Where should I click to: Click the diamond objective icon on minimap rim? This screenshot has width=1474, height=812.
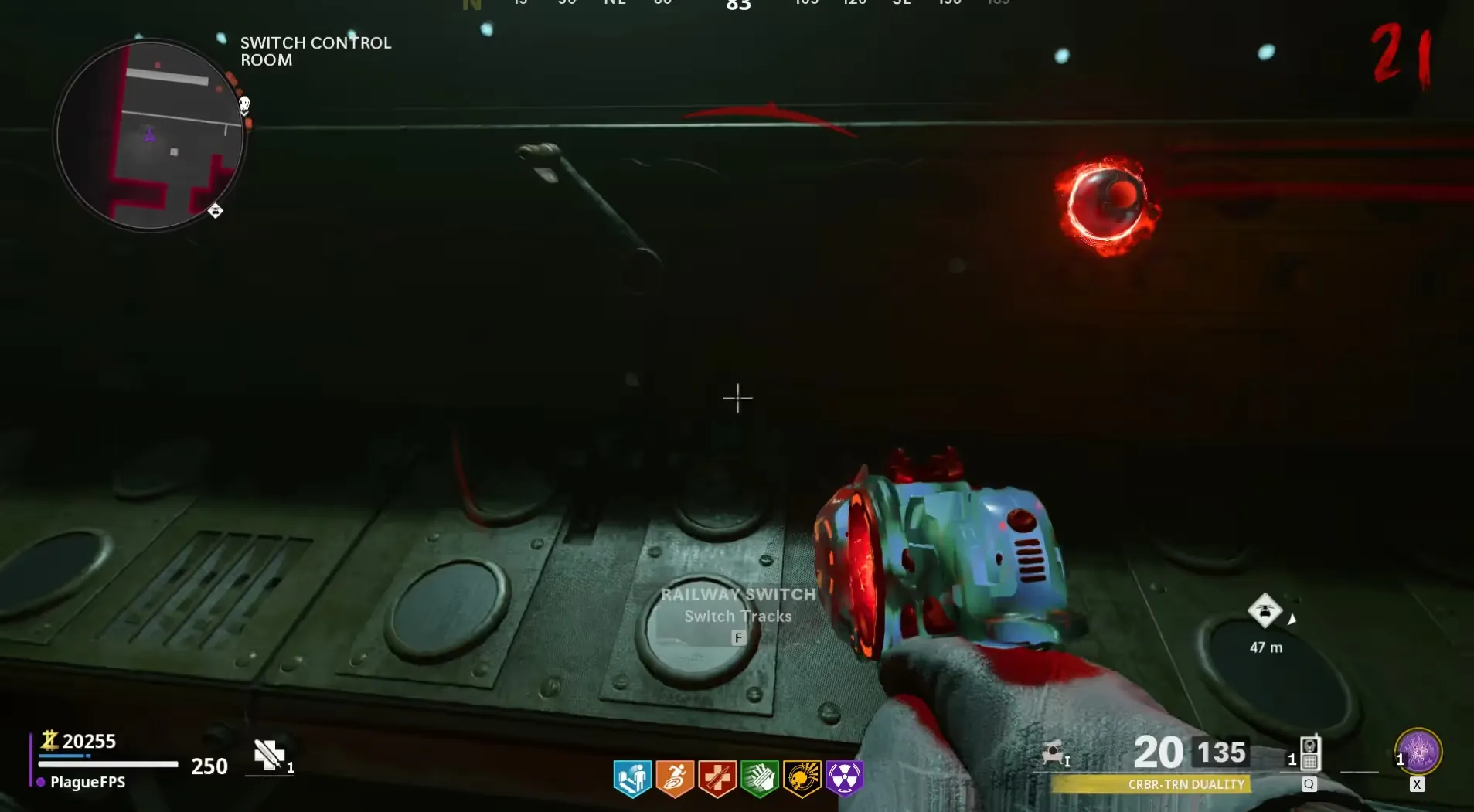[216, 210]
